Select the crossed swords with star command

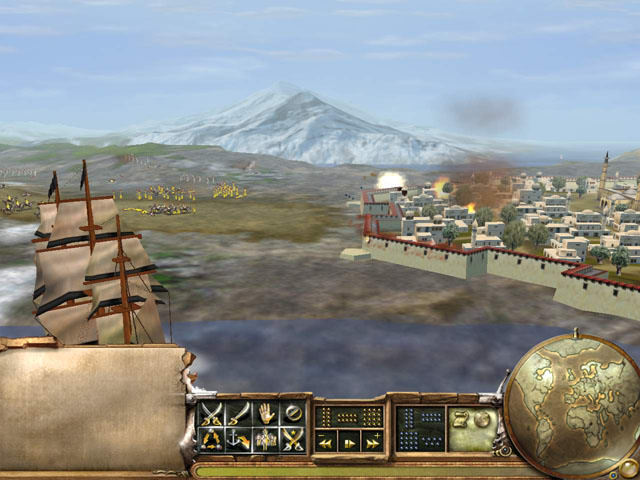(x=293, y=438)
